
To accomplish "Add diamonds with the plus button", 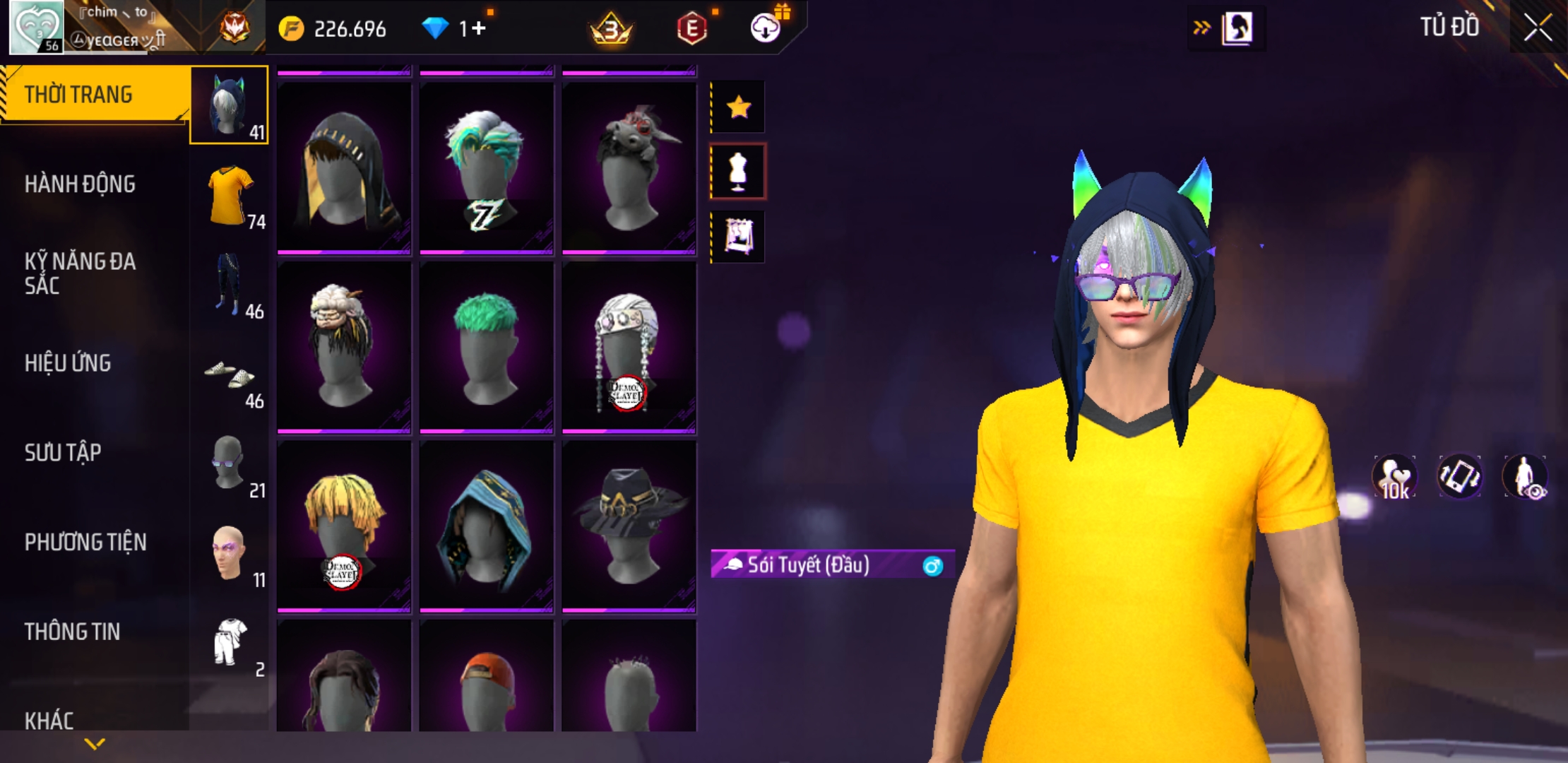I will point(479,28).
